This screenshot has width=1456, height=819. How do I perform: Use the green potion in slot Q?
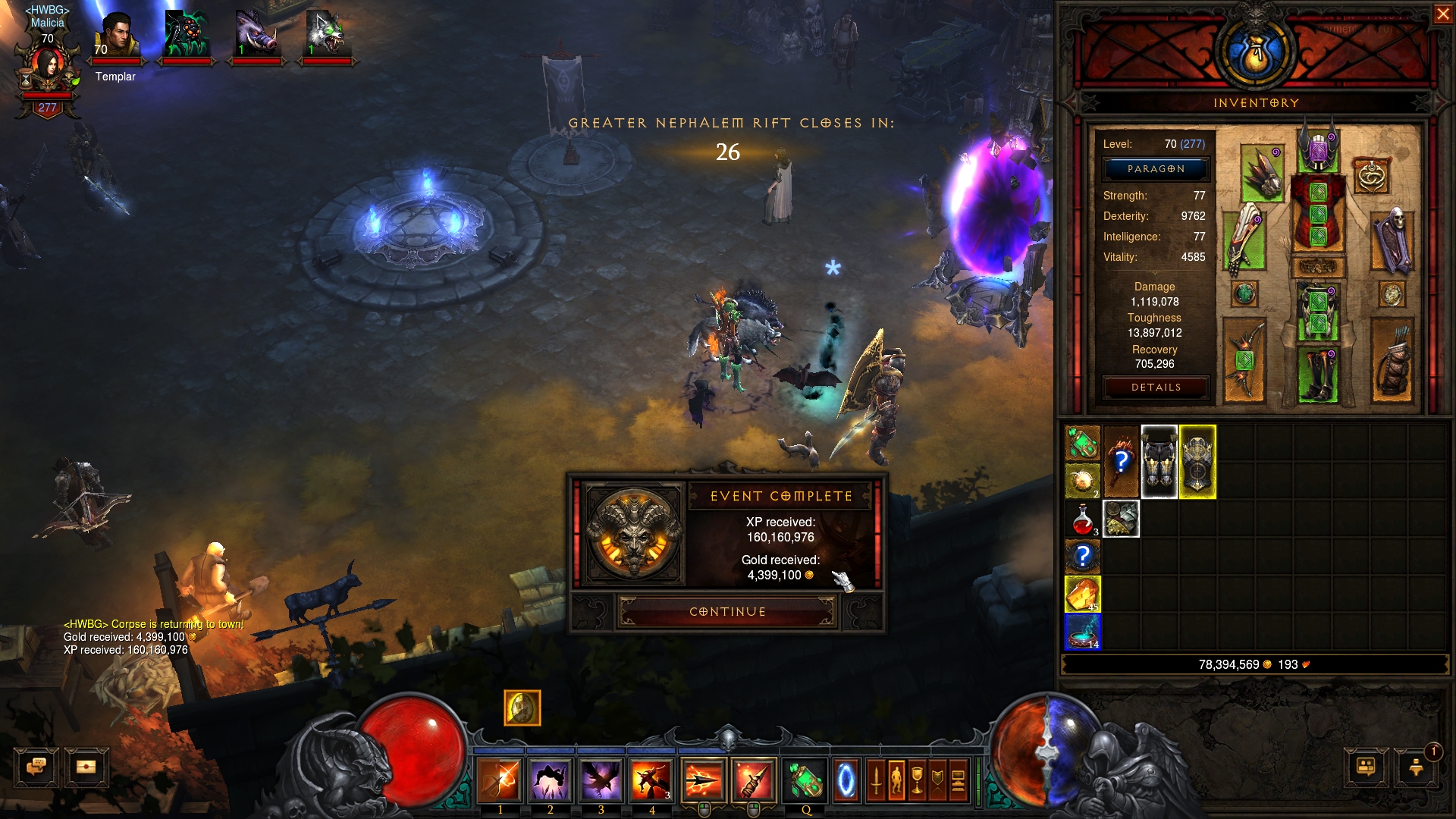tap(805, 781)
